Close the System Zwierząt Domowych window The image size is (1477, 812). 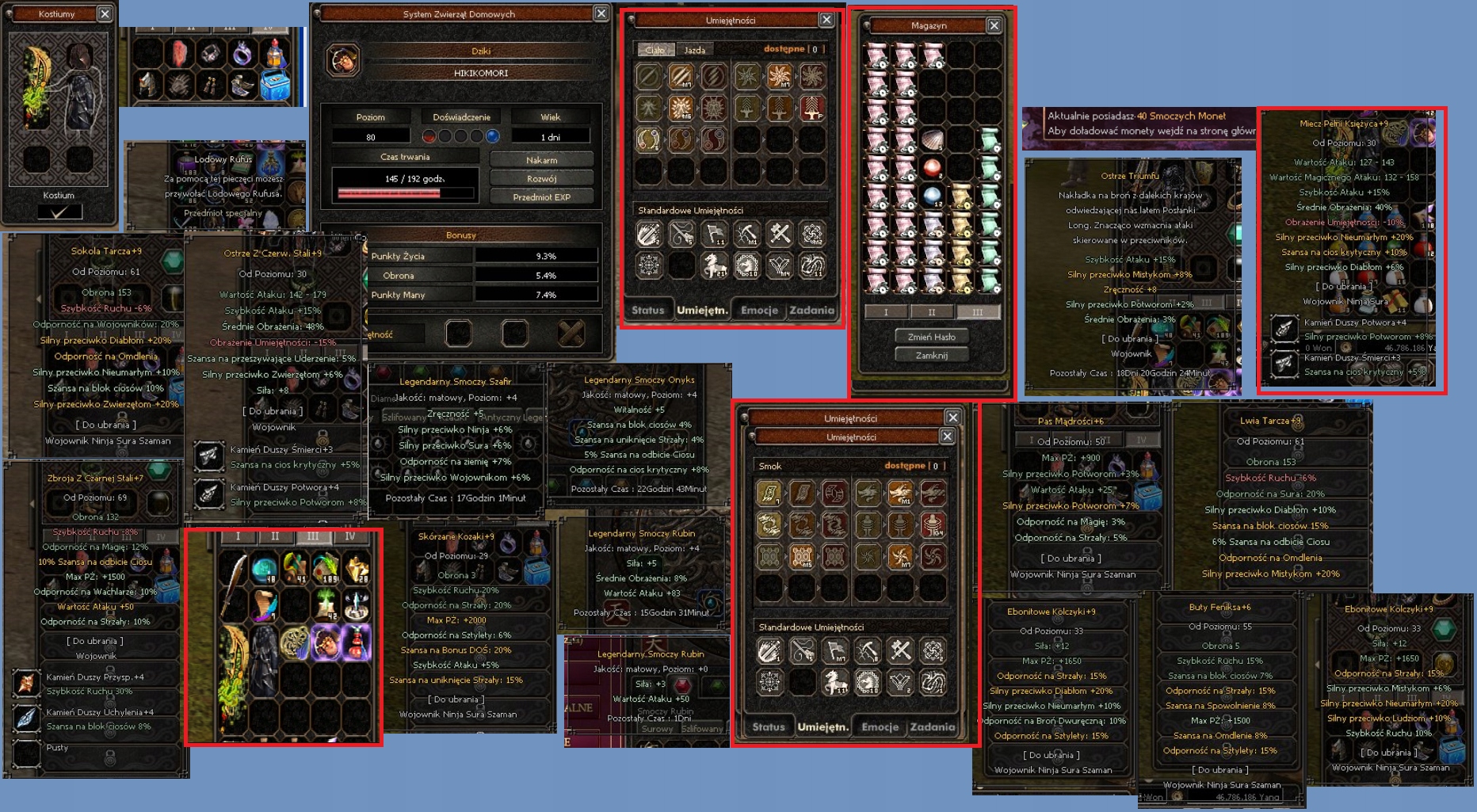[601, 13]
